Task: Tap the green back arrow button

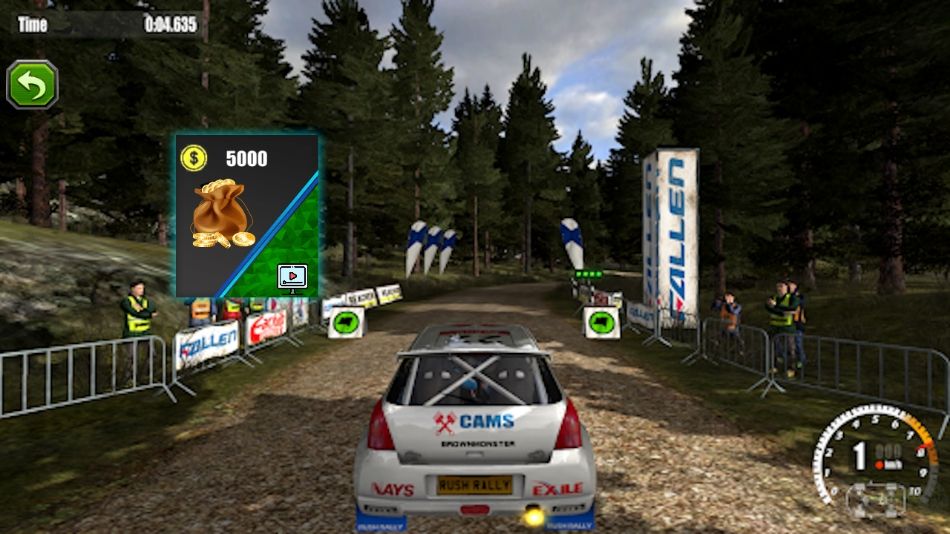Action: [x=33, y=85]
